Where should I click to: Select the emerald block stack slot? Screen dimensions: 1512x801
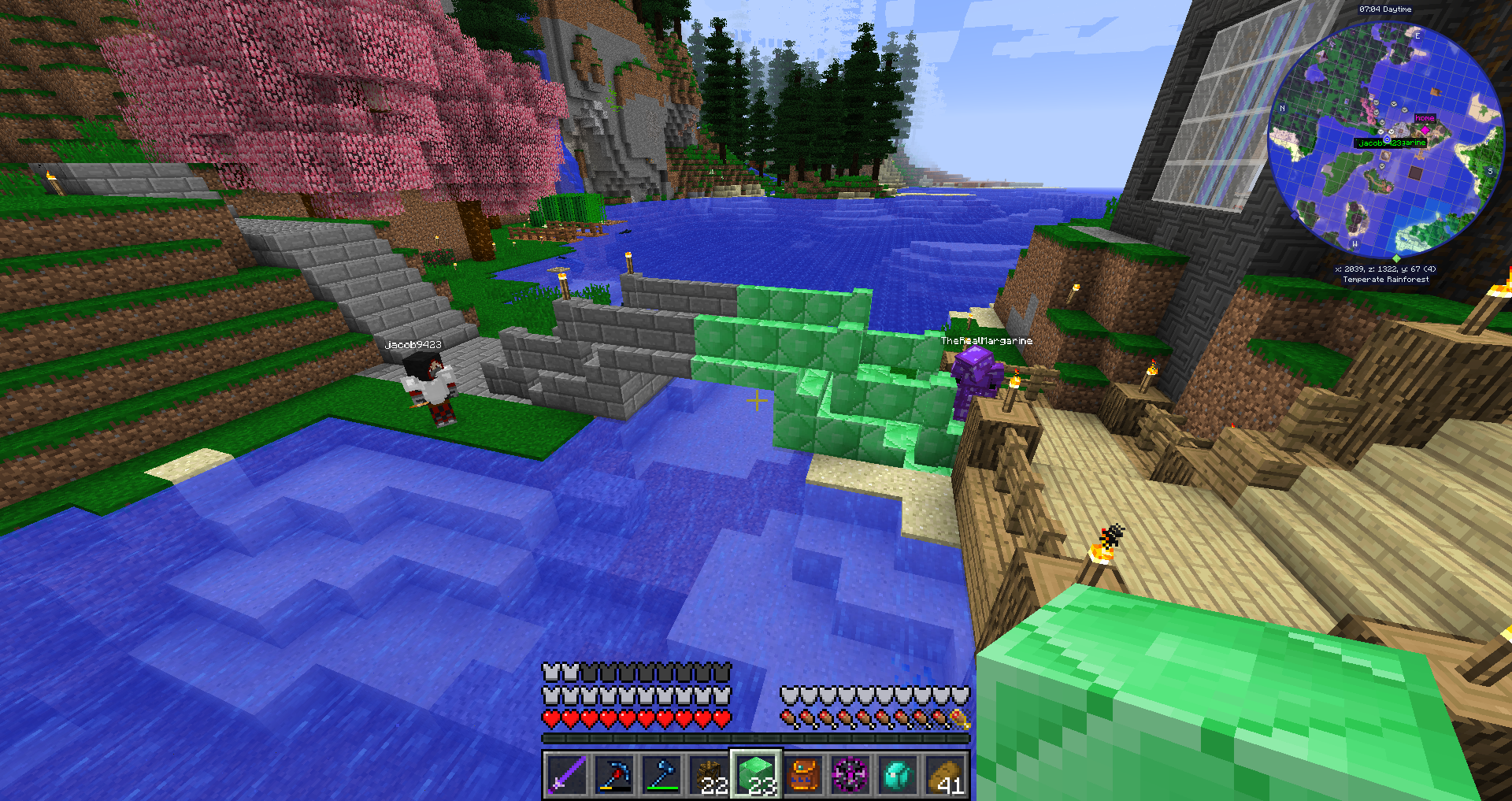[756, 774]
